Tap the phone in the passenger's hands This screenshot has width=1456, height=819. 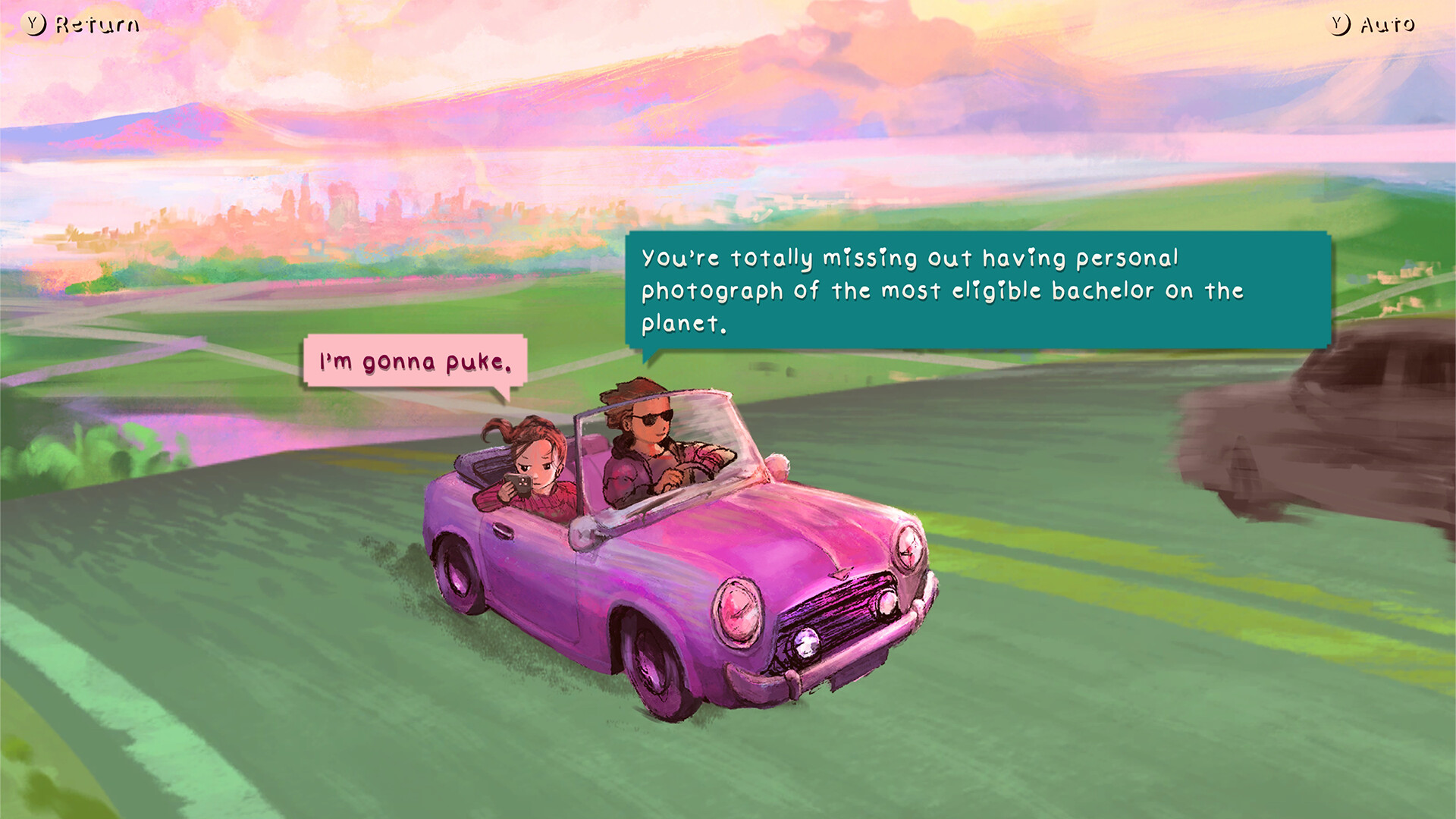coord(519,485)
